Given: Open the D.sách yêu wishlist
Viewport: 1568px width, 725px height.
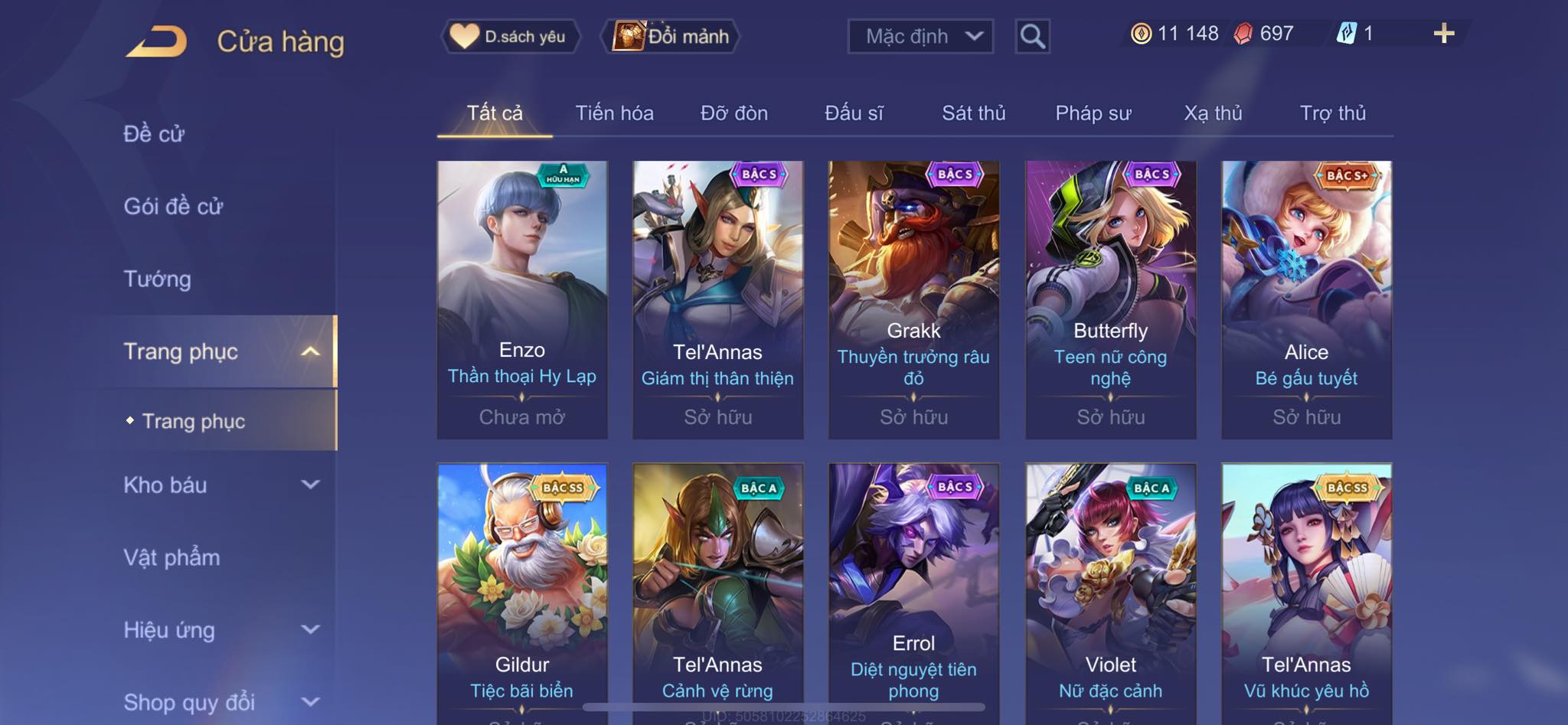Looking at the screenshot, I should 510,36.
